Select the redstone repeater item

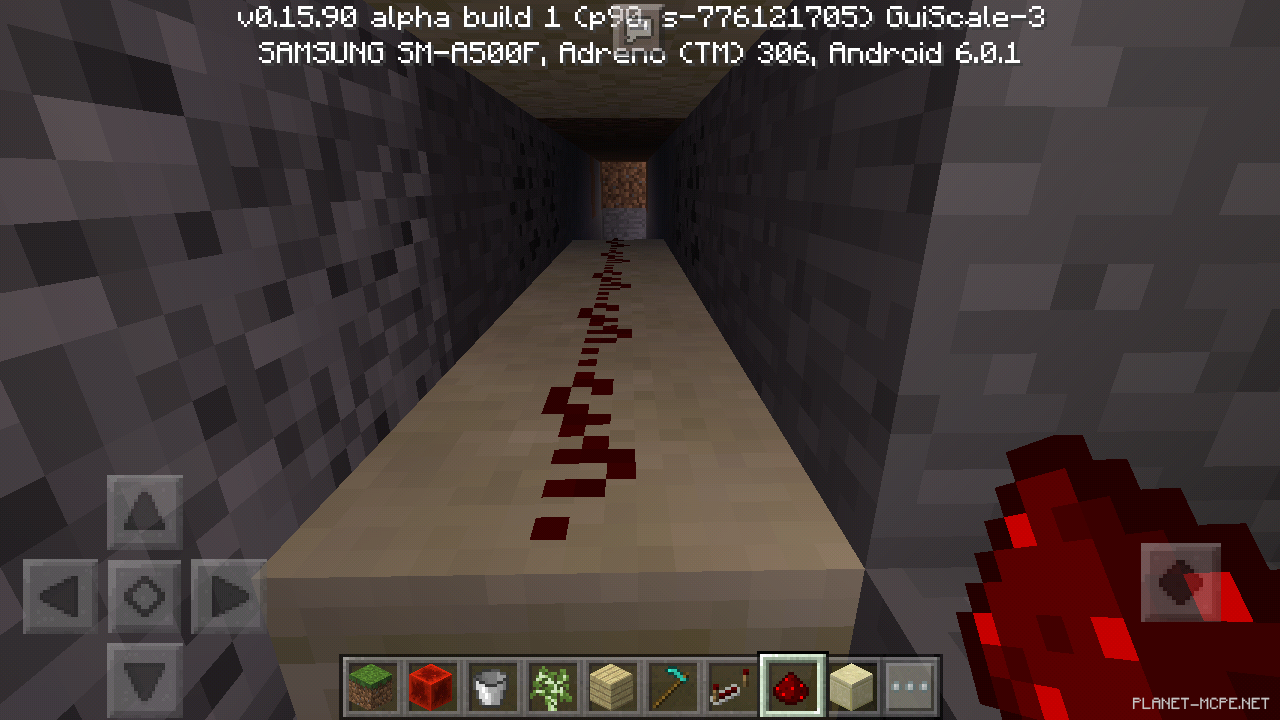[731, 687]
